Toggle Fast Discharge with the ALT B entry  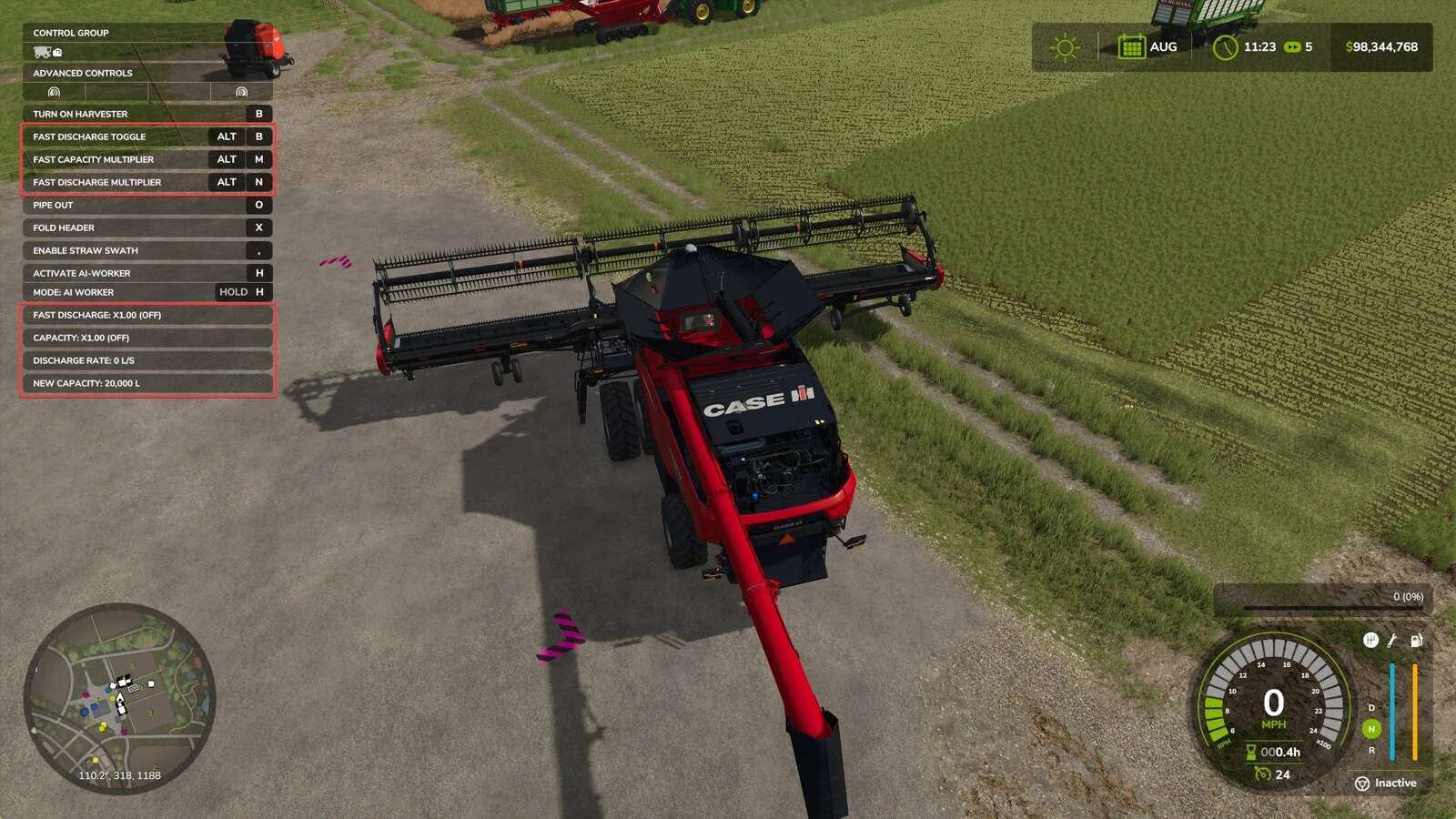pyautogui.click(x=146, y=136)
